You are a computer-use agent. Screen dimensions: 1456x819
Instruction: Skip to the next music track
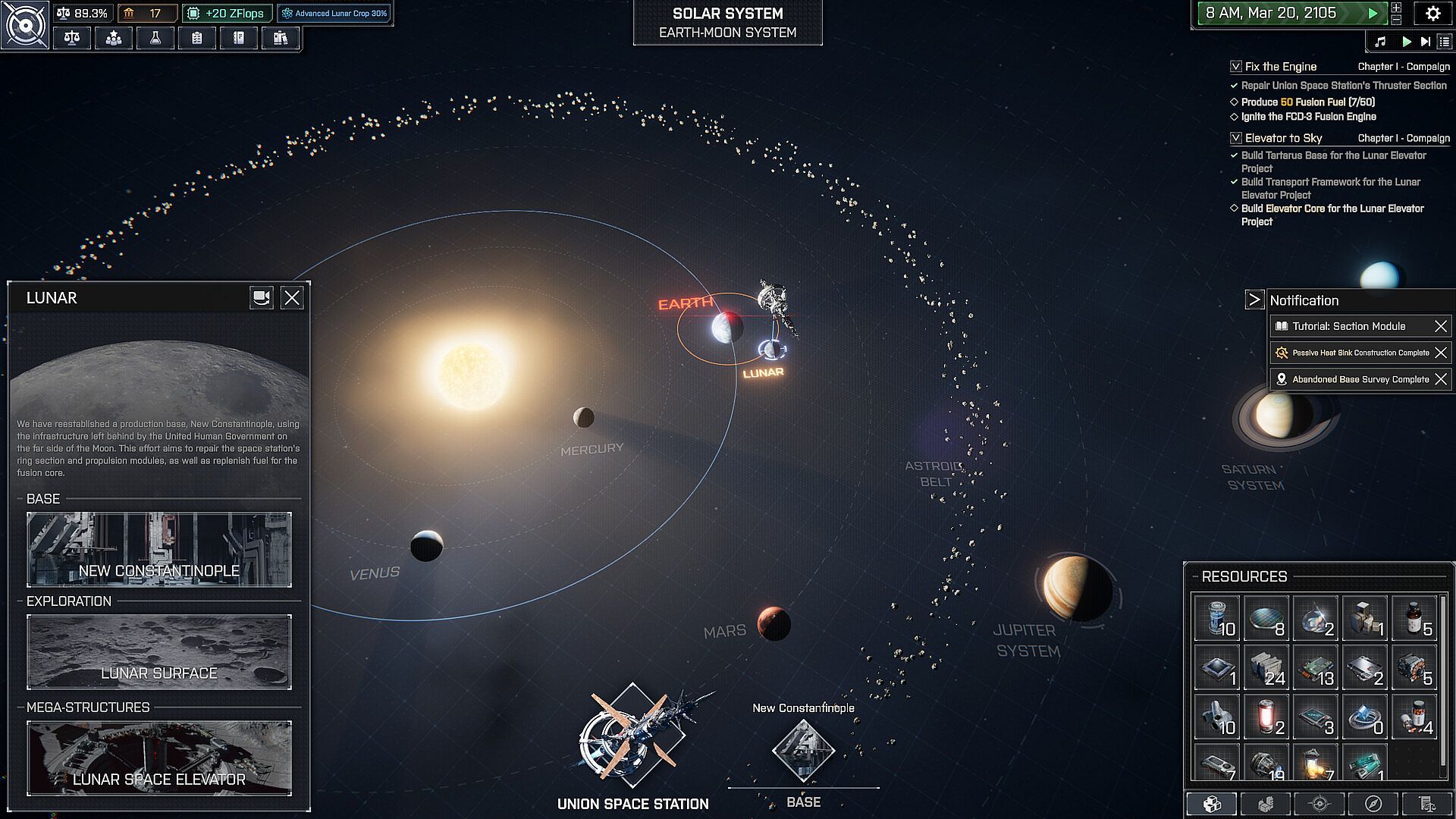(x=1426, y=42)
